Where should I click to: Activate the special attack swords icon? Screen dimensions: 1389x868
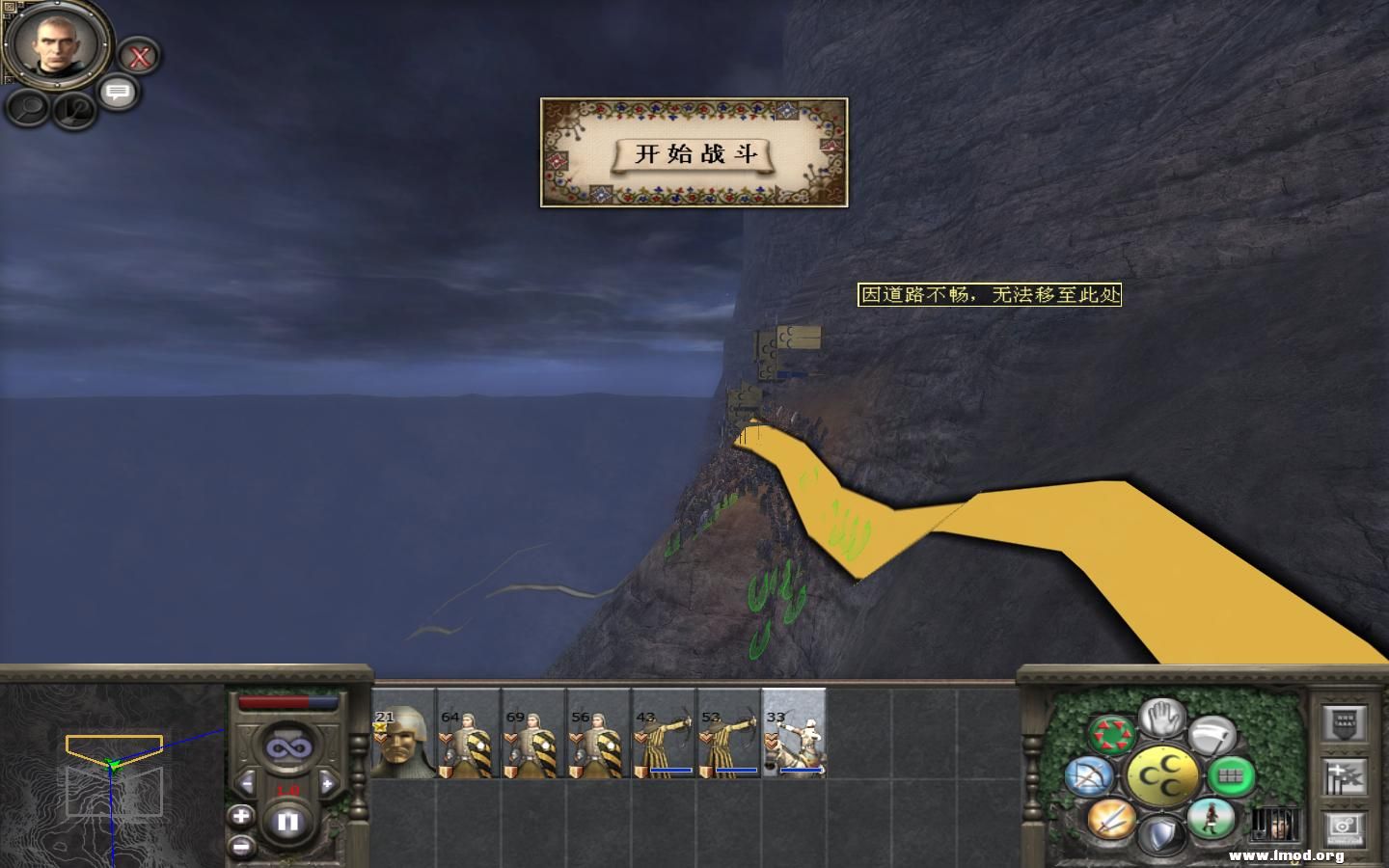[1111, 821]
